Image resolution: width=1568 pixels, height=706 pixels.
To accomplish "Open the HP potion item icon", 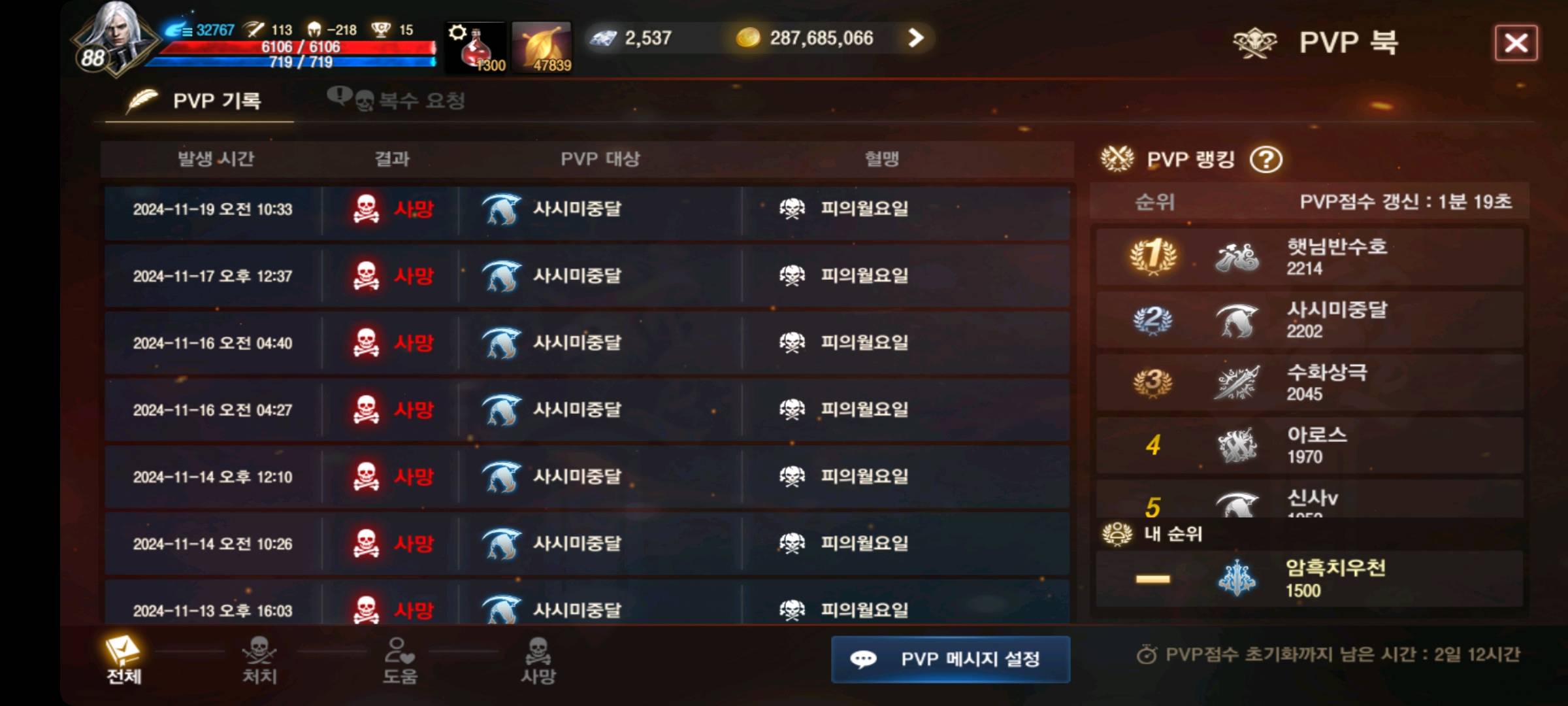I will [x=474, y=46].
